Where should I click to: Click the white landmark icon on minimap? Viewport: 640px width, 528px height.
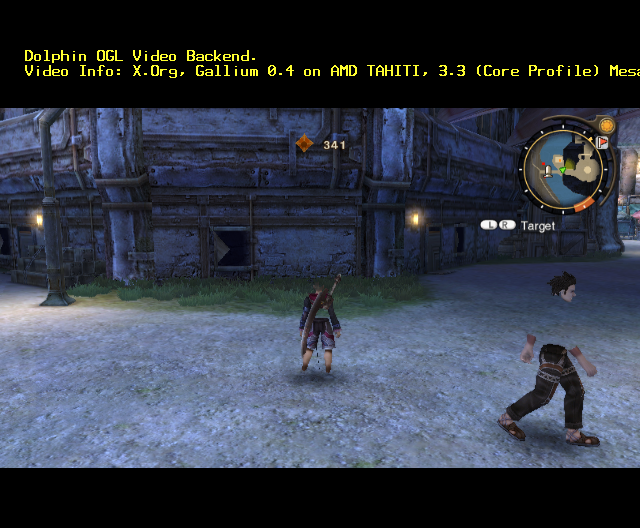[x=548, y=172]
